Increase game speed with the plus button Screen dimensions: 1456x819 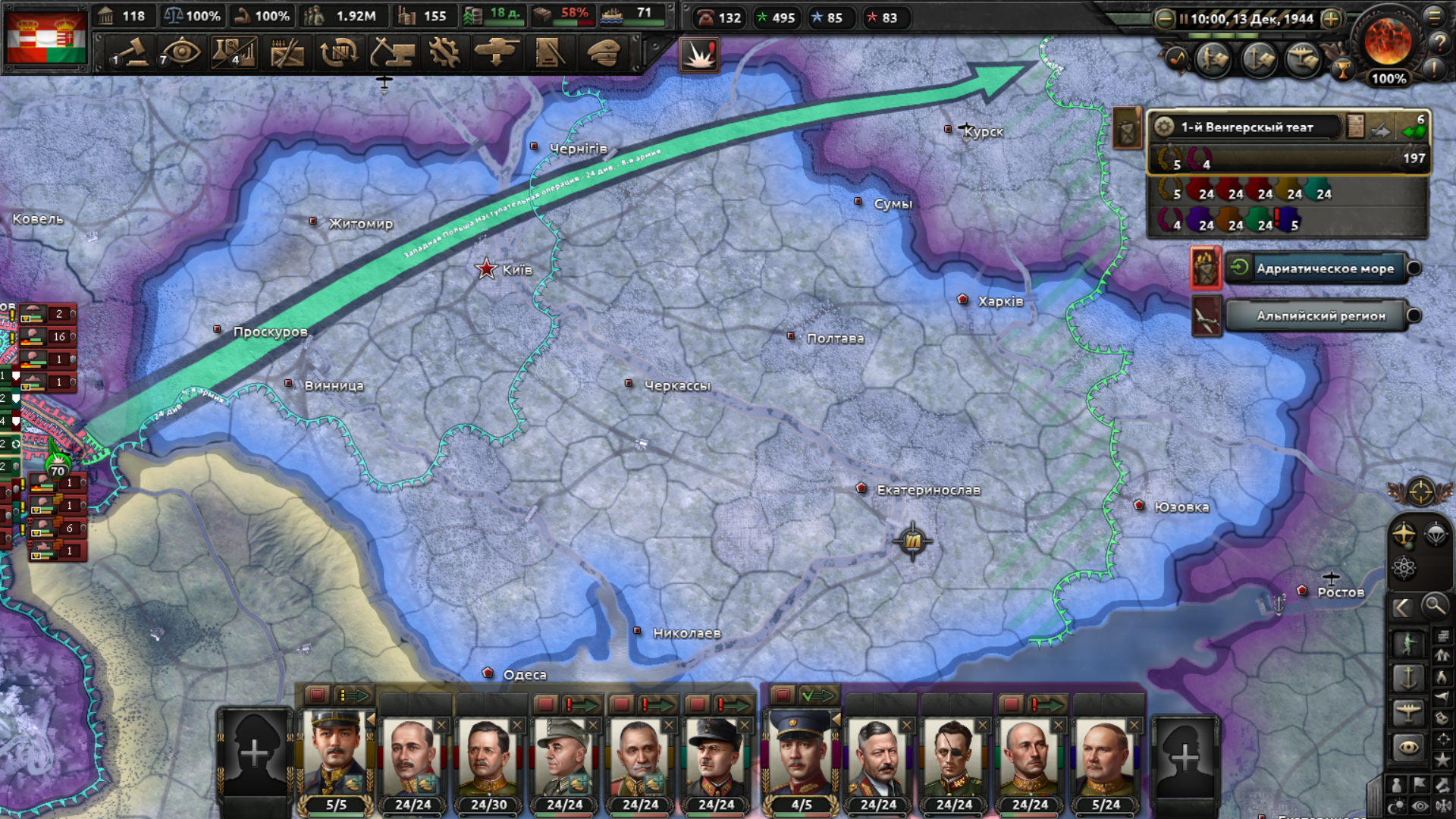point(1331,19)
